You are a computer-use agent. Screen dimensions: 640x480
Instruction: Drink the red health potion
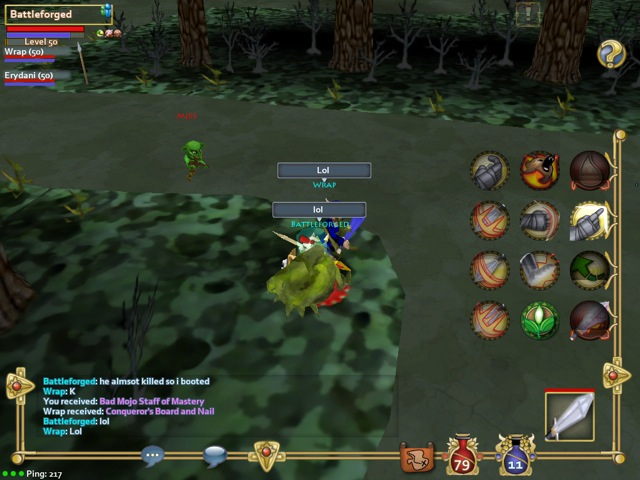pos(463,456)
